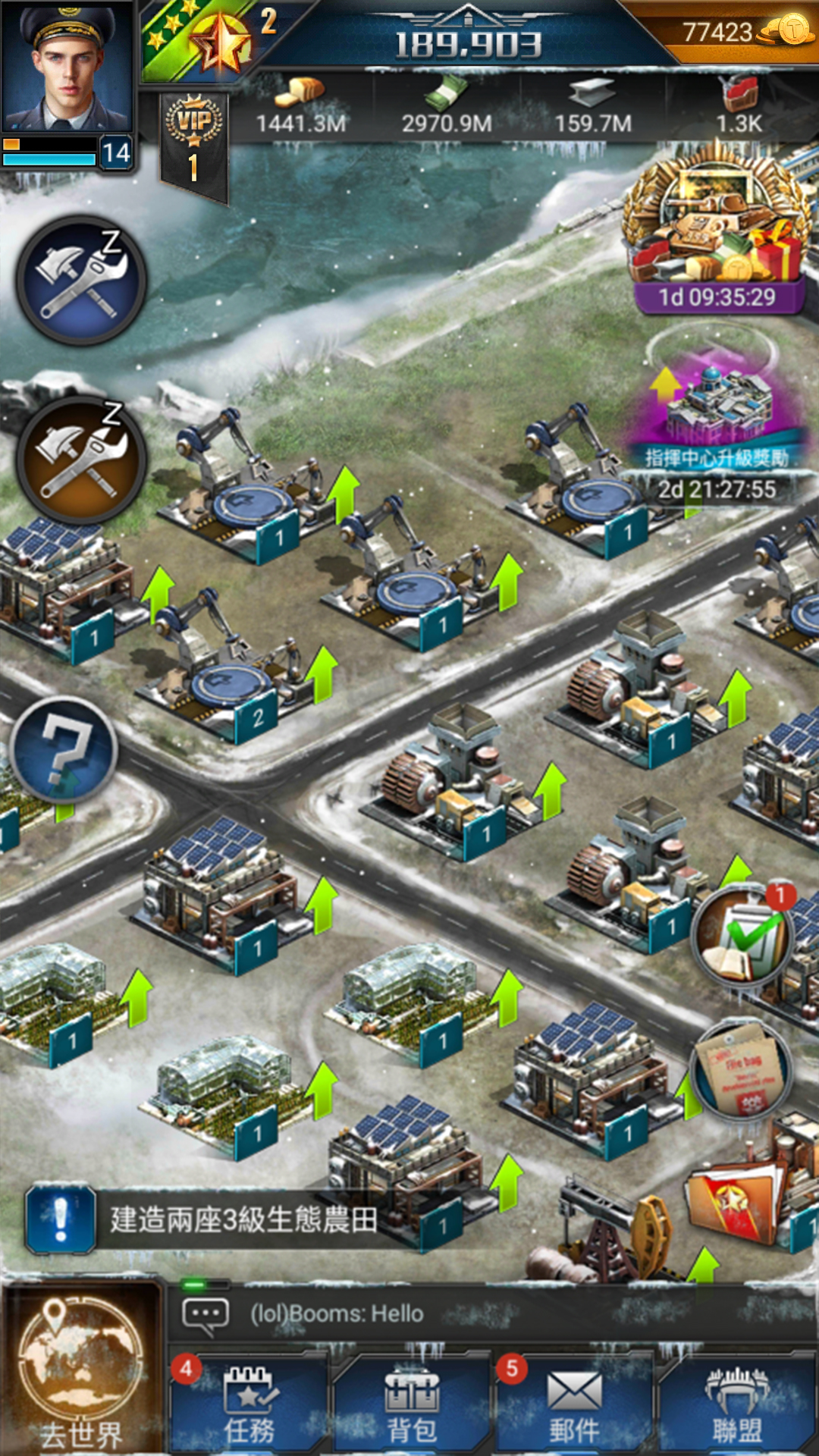Image resolution: width=819 pixels, height=1456 pixels.
Task: Tap the bread food resource counter
Action: pos(300,108)
